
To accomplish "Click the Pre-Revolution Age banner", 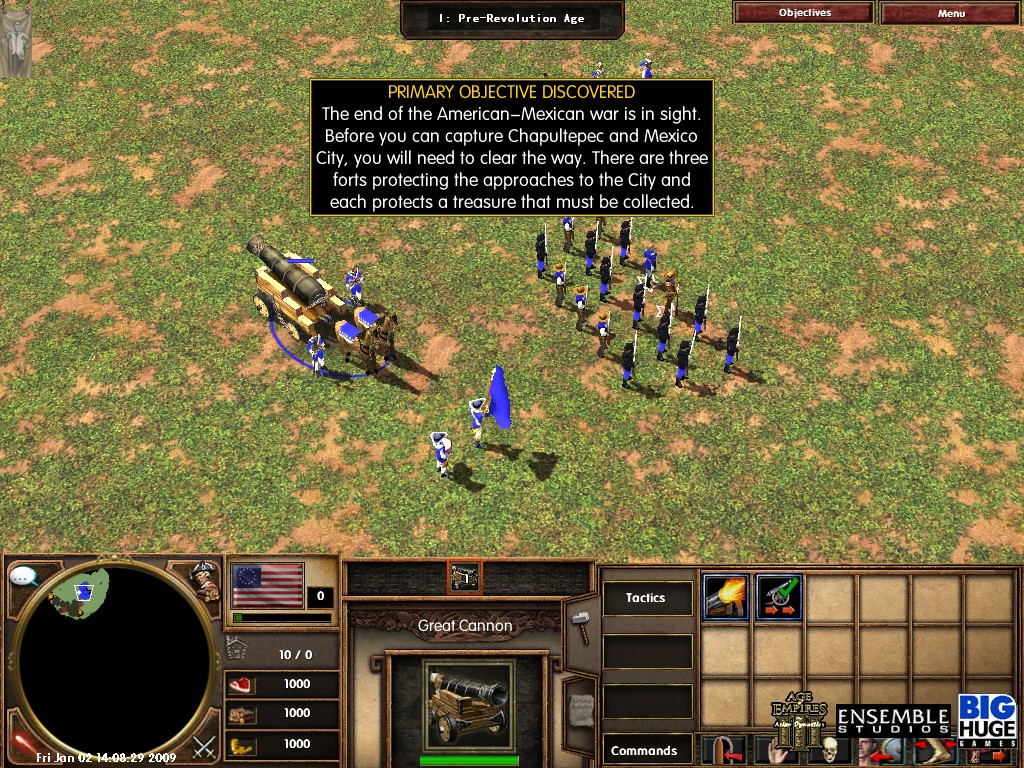I will tap(512, 18).
